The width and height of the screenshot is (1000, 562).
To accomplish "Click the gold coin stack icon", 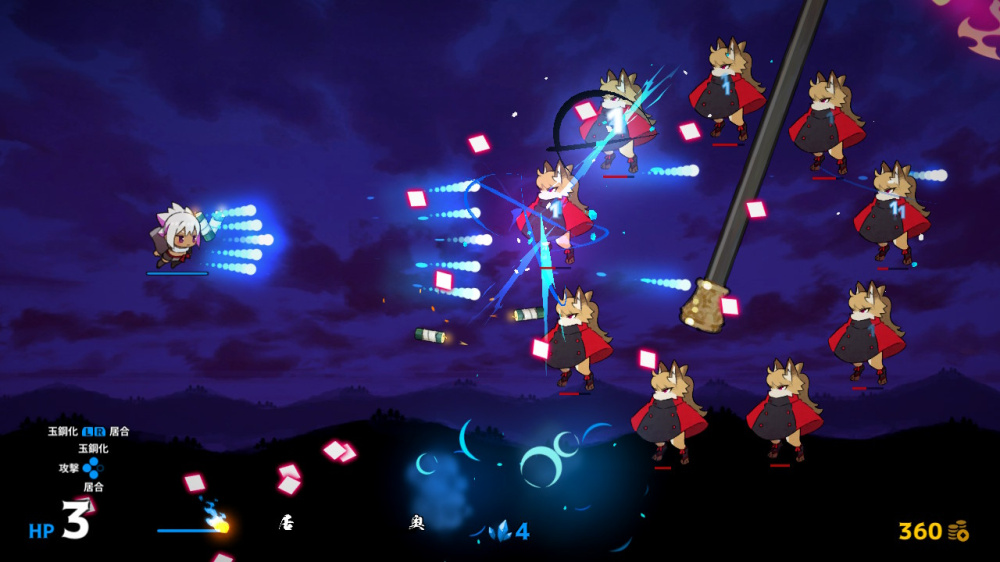I will [x=958, y=531].
